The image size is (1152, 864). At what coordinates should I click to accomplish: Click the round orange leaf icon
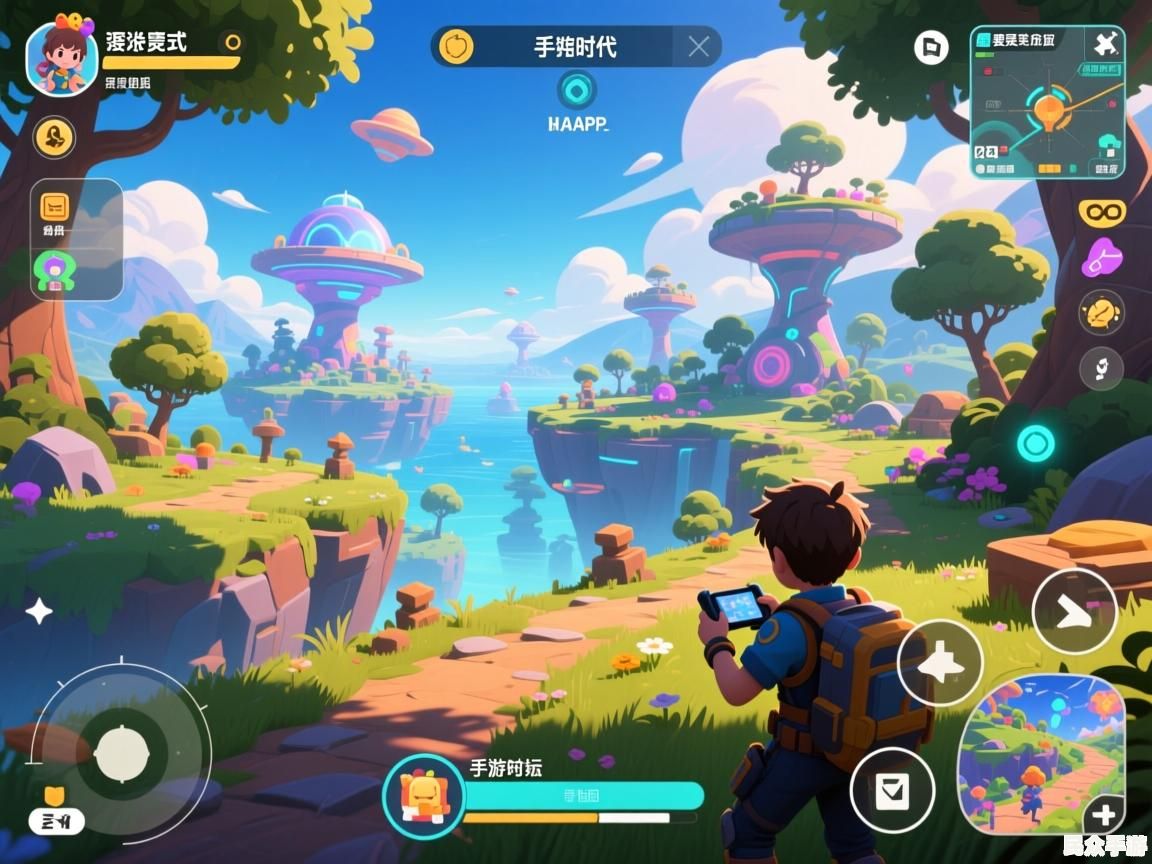[x=1101, y=313]
